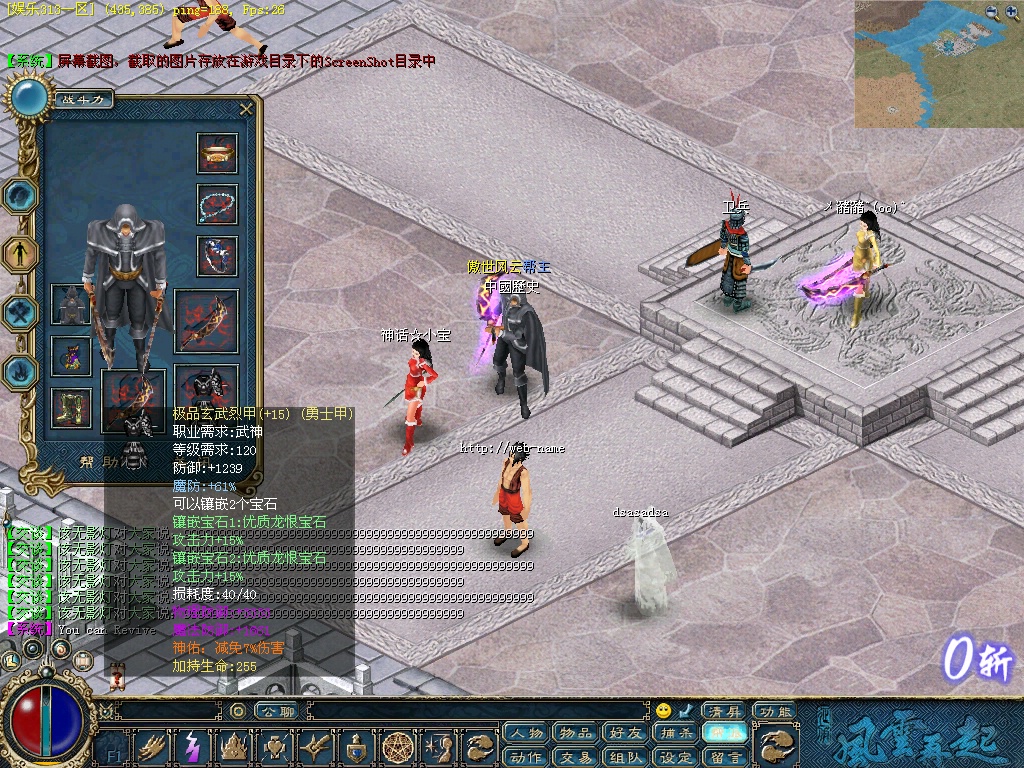Switch to the crossed hammers side tab
This screenshot has width=1024, height=768.
tap(20, 312)
